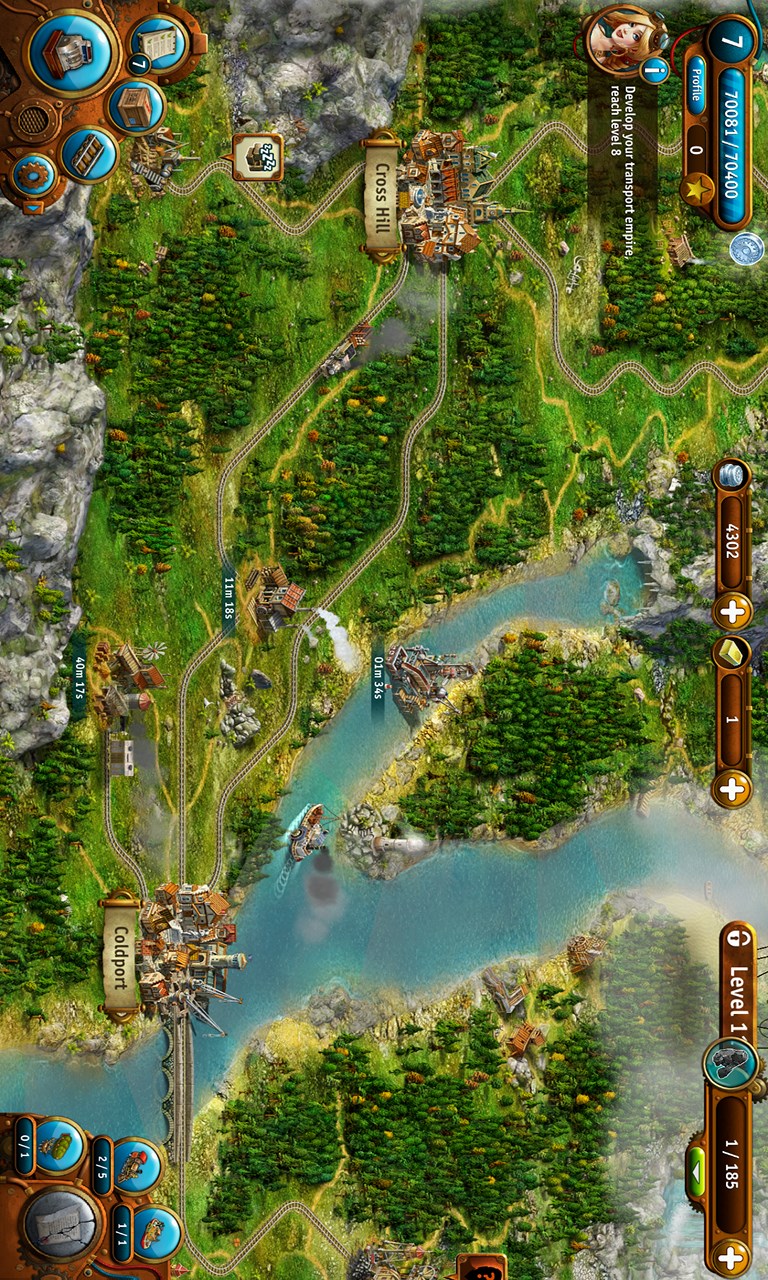Open the quest list scroll icon
The width and height of the screenshot is (768, 1280).
click(x=158, y=43)
